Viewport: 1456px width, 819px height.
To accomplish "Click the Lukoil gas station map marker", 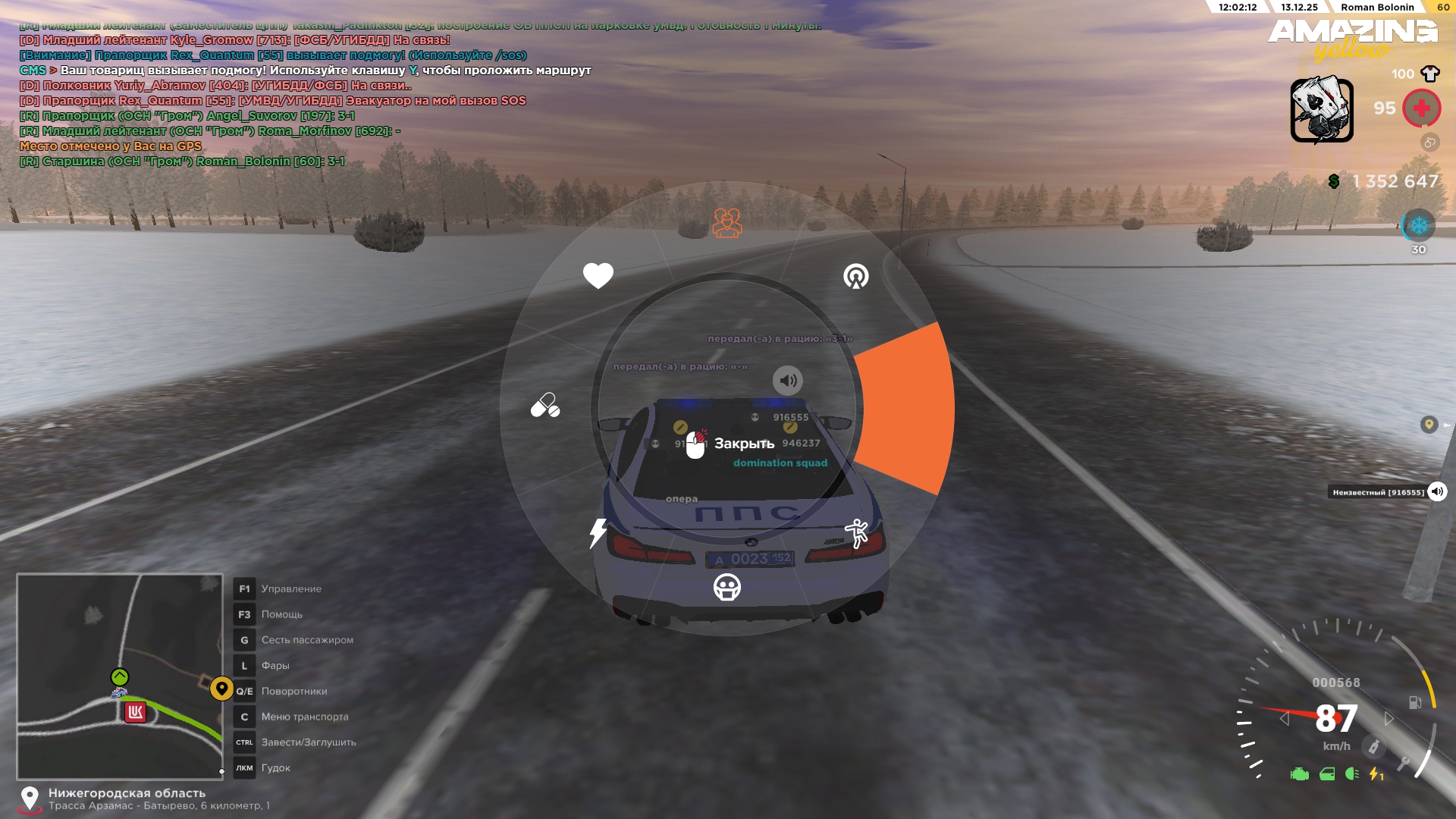I will click(135, 712).
